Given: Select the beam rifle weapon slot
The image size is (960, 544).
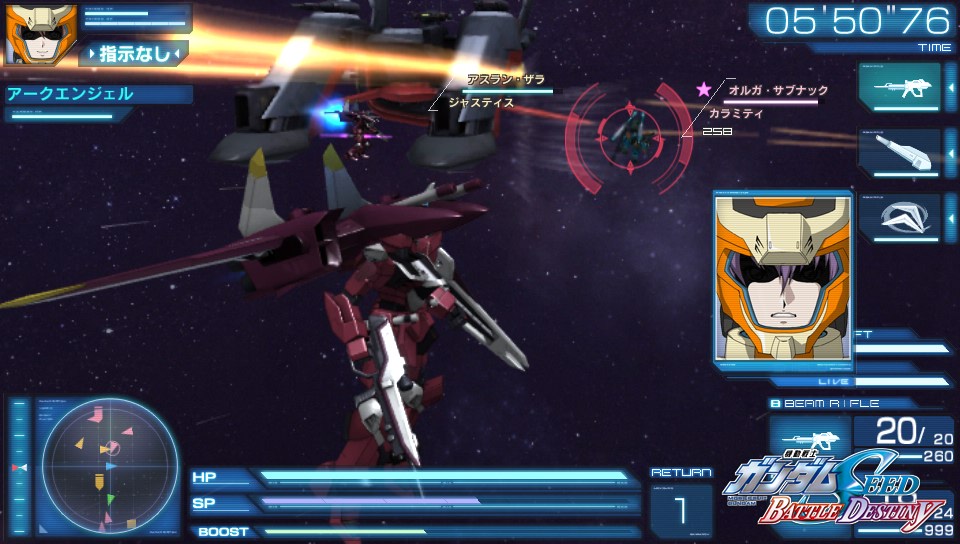Looking at the screenshot, I should (899, 86).
